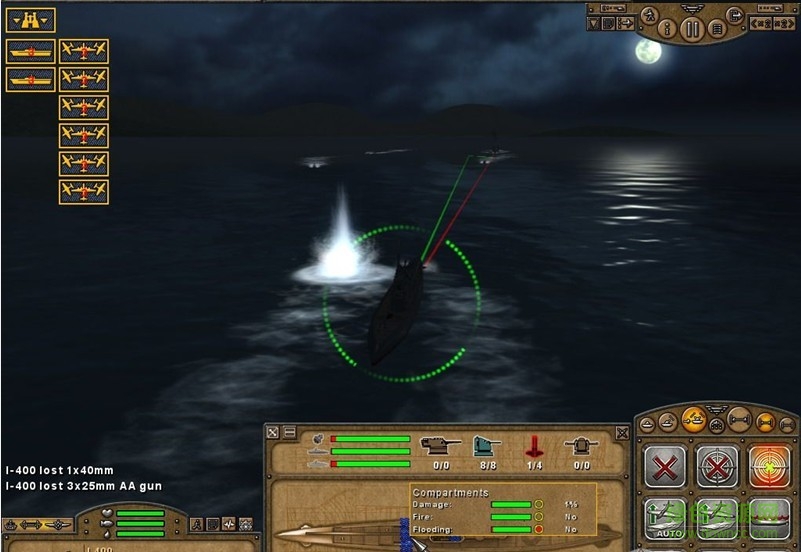Viewport: 801px width, 552px height.
Task: Activate the glowing orange target button
Action: pos(768,466)
